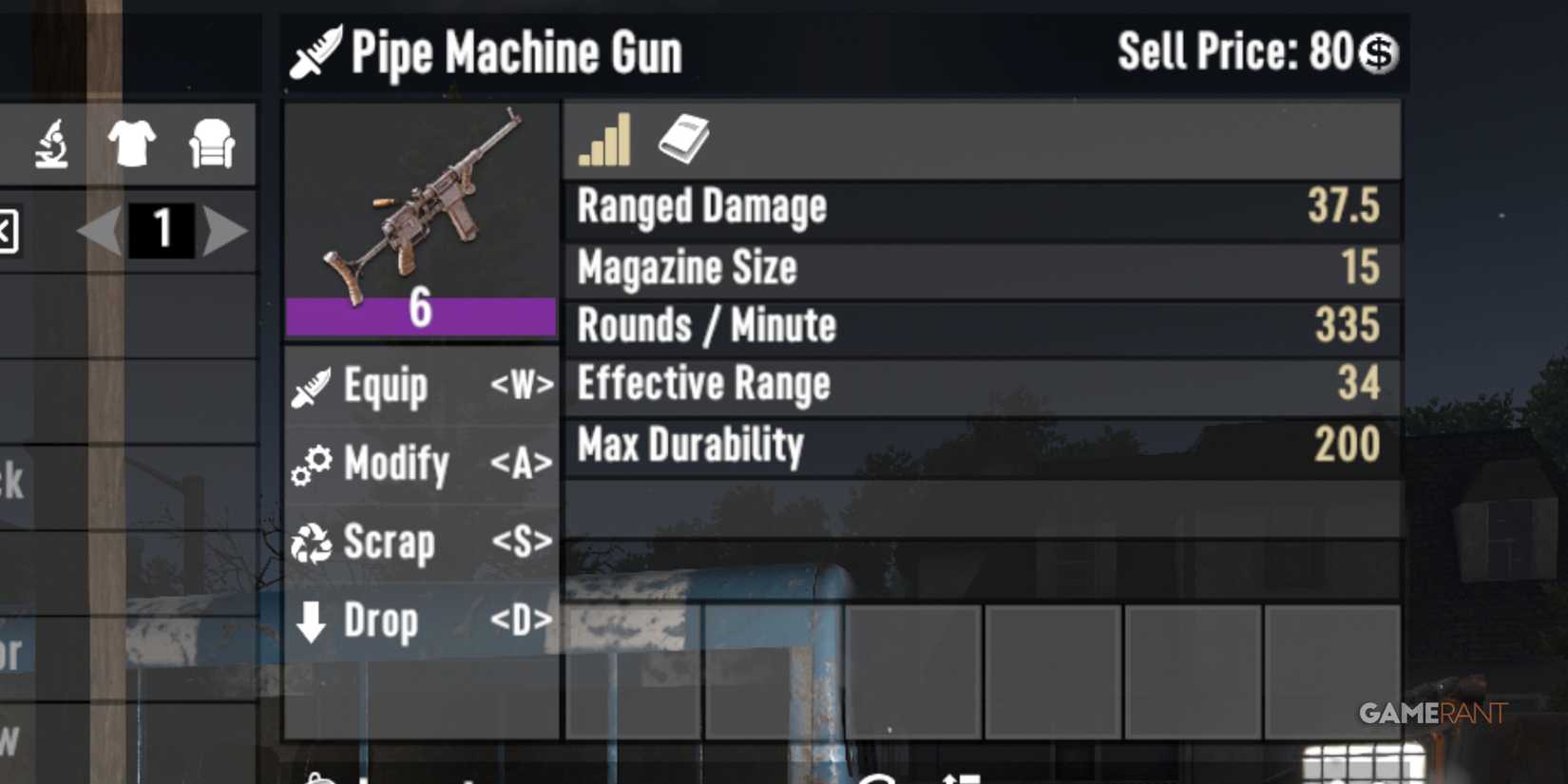Click the Drop arrow icon
Viewport: 1568px width, 784px height.
[310, 620]
